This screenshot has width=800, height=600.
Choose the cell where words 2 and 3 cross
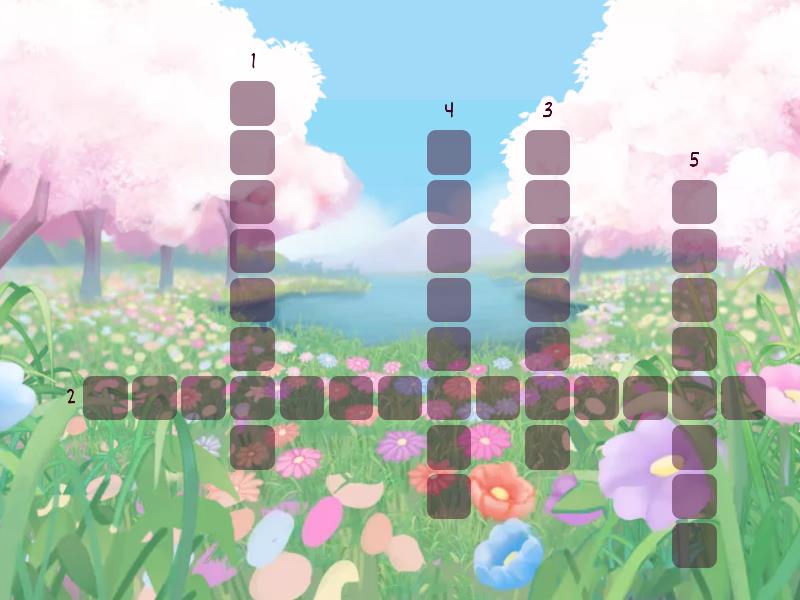[547, 397]
